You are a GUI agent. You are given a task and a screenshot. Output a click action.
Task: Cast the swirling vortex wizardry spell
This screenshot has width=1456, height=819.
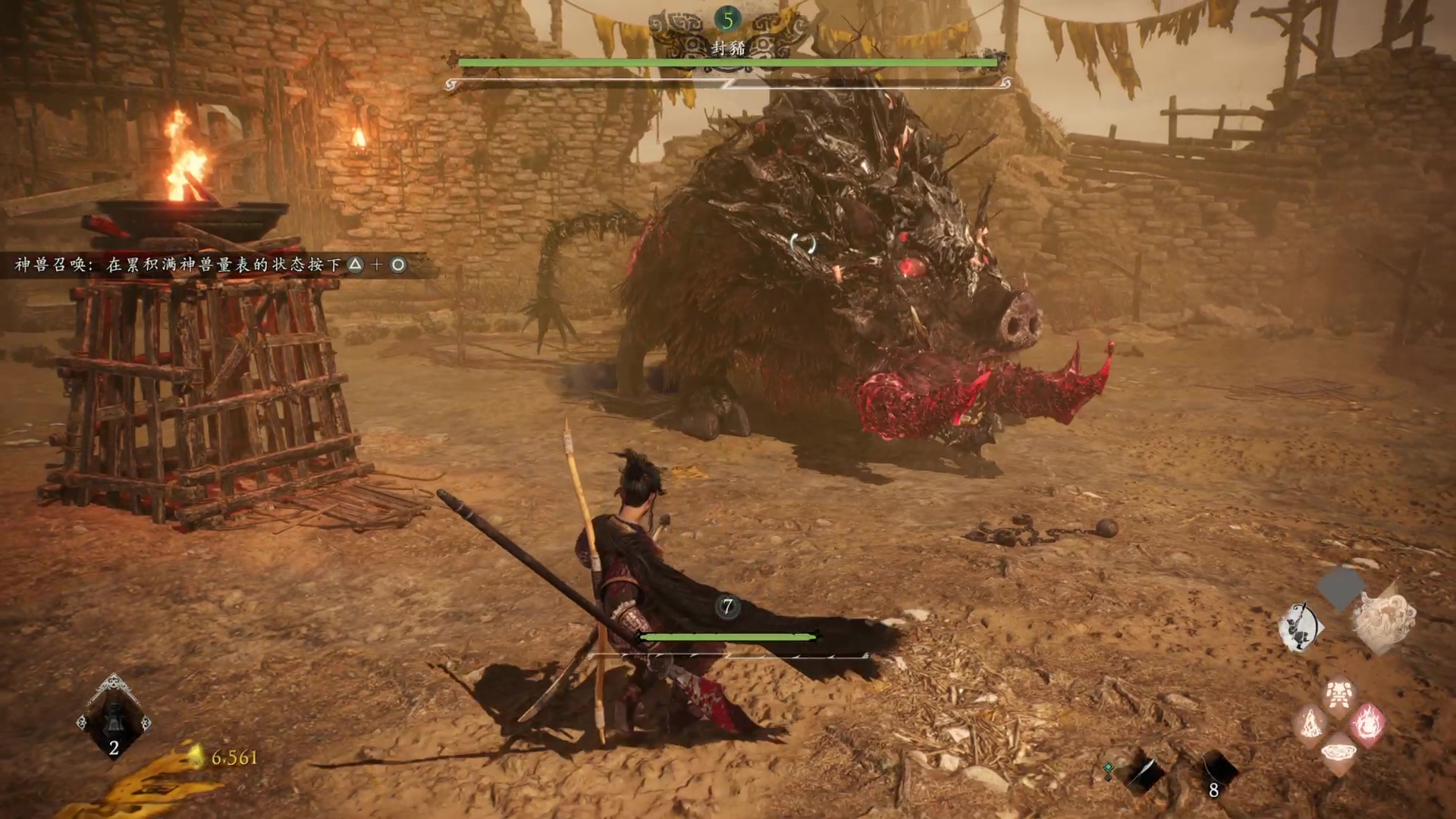click(1339, 753)
